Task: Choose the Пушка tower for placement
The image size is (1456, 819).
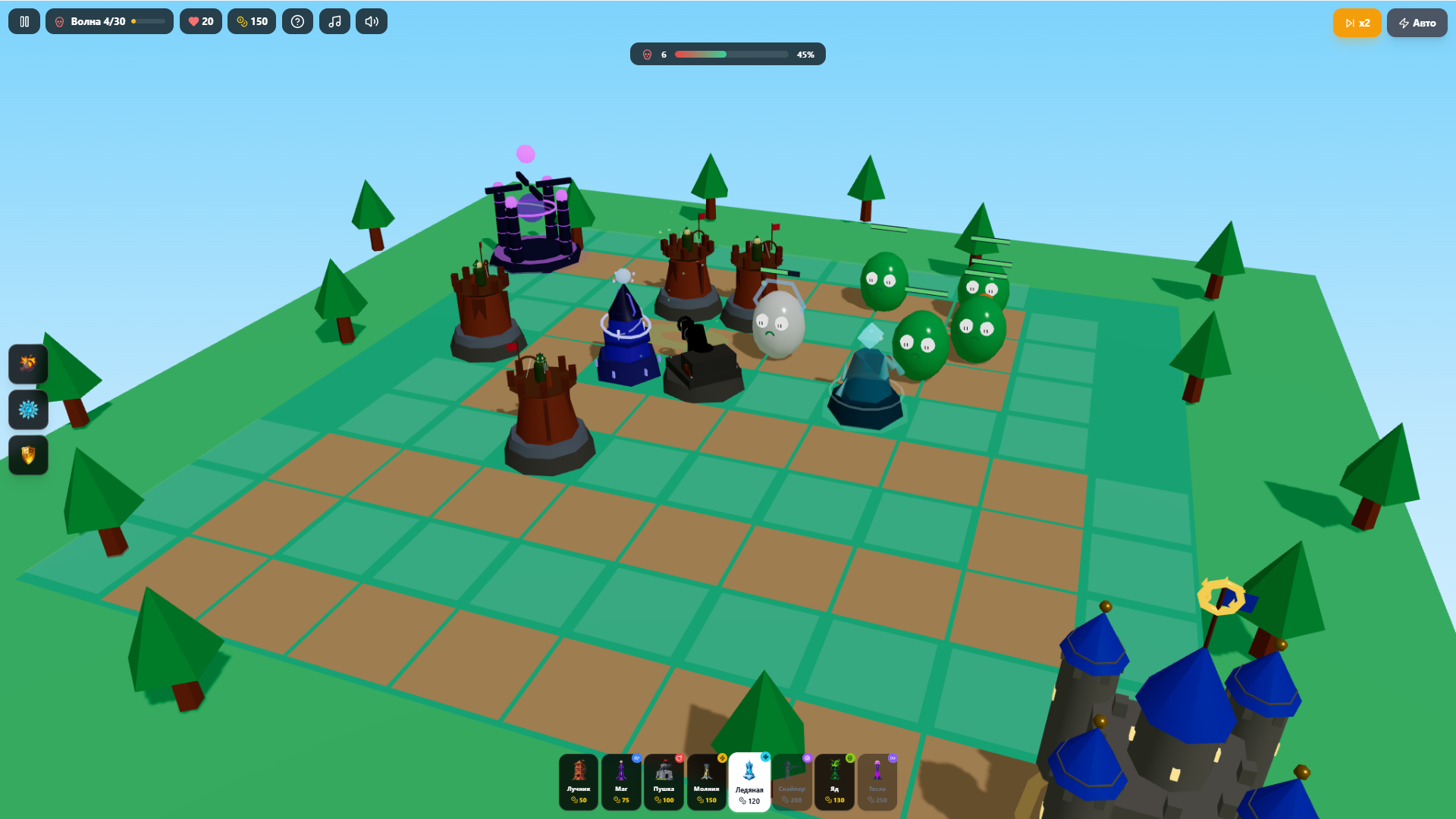Action: [664, 783]
